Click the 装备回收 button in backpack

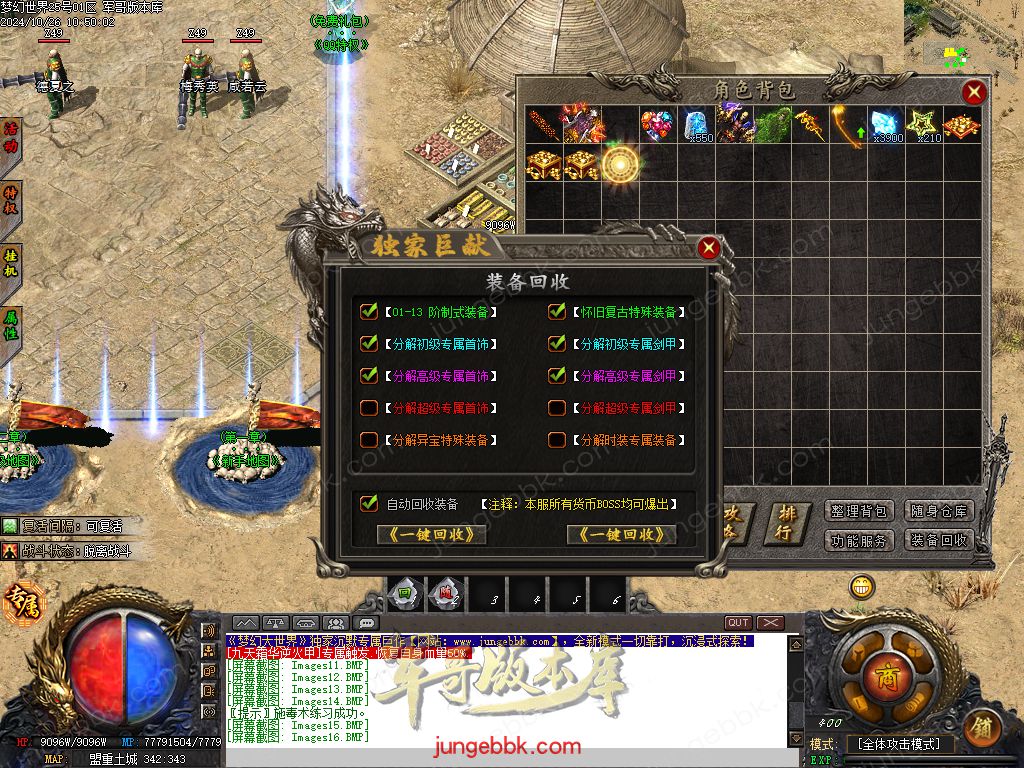[x=939, y=540]
